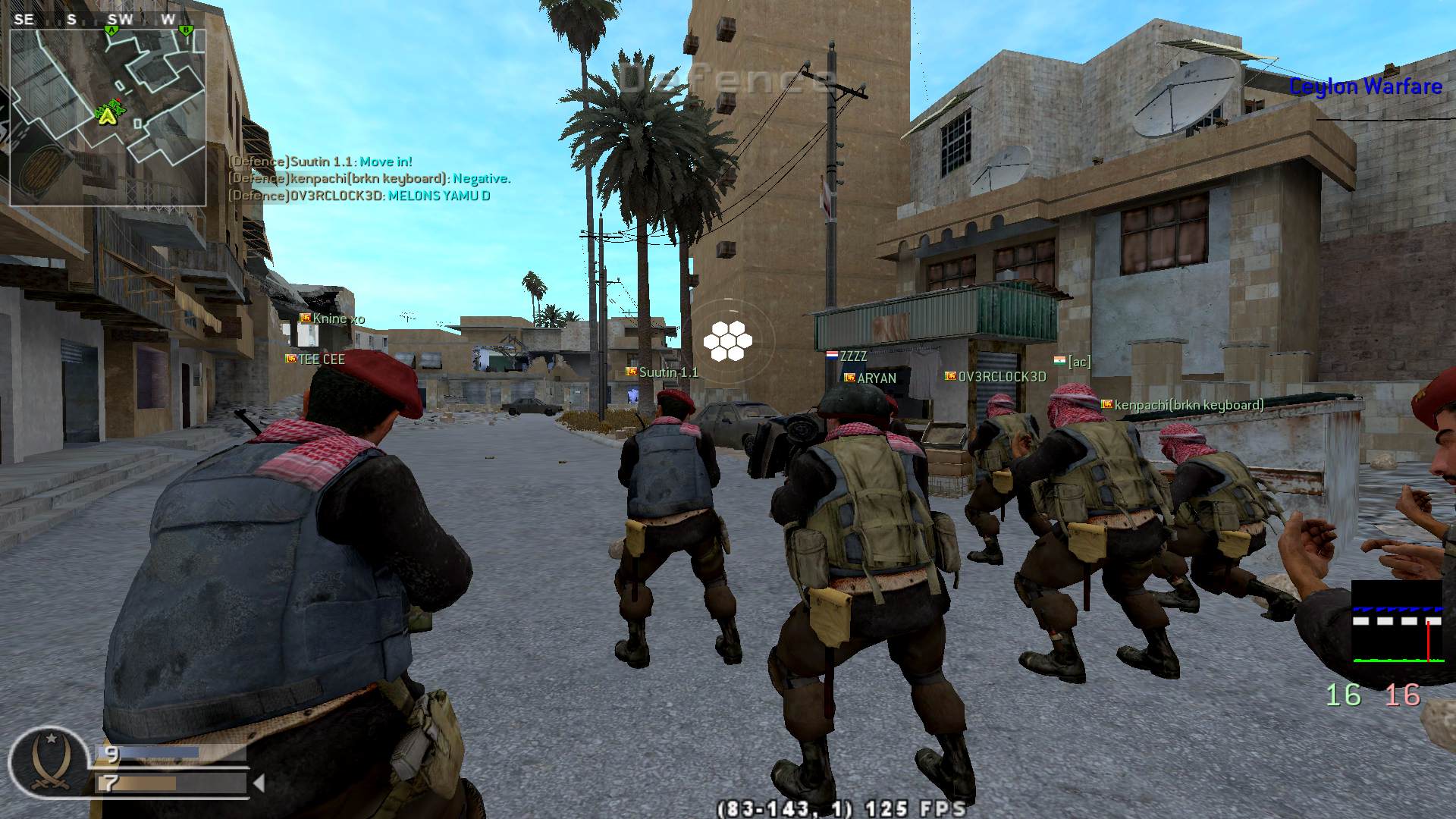The image size is (1456, 819).
Task: Click kenpachi's "Negative." chat message
Action: click(369, 179)
